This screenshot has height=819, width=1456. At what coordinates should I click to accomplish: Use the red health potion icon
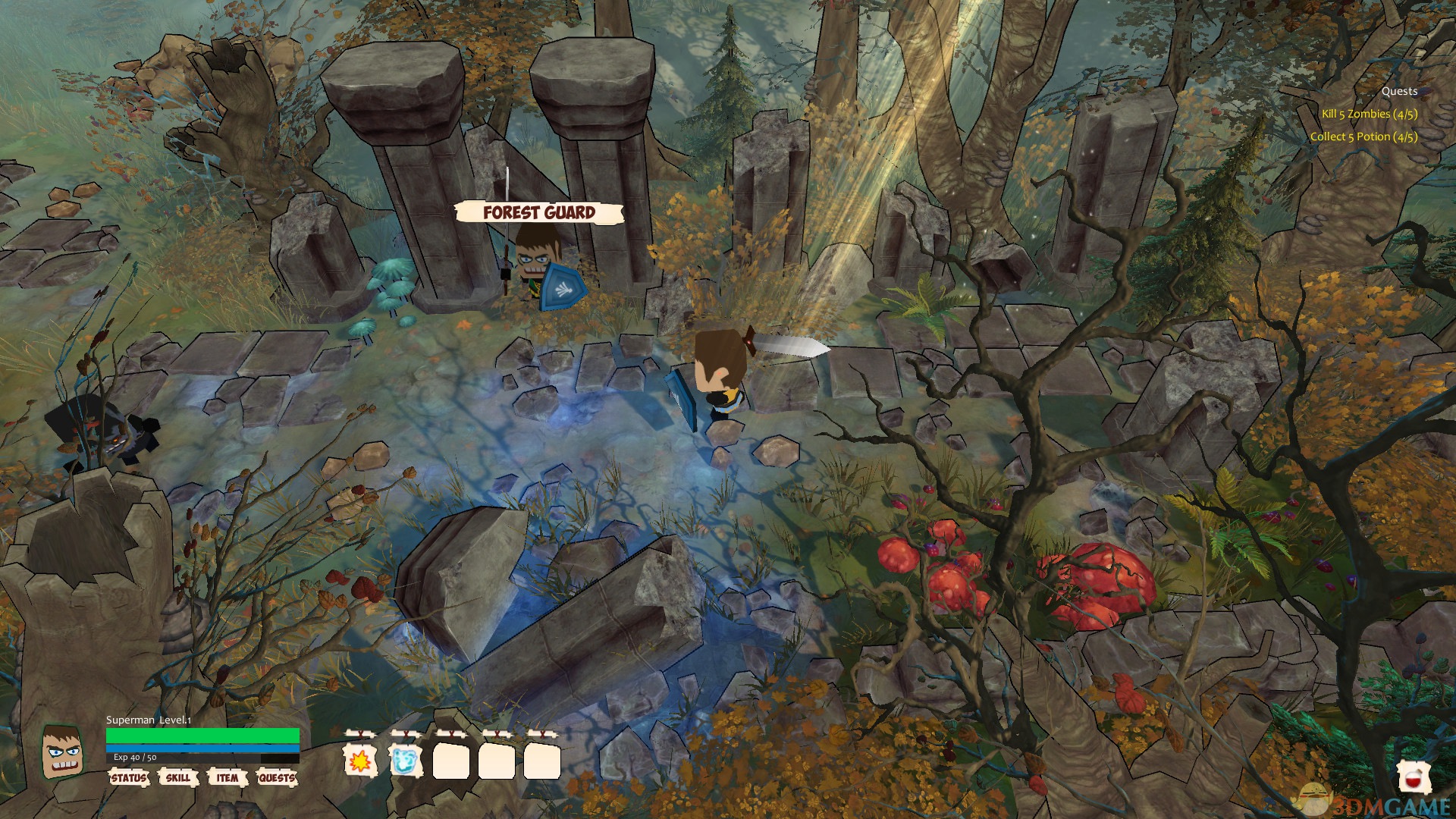1414,778
